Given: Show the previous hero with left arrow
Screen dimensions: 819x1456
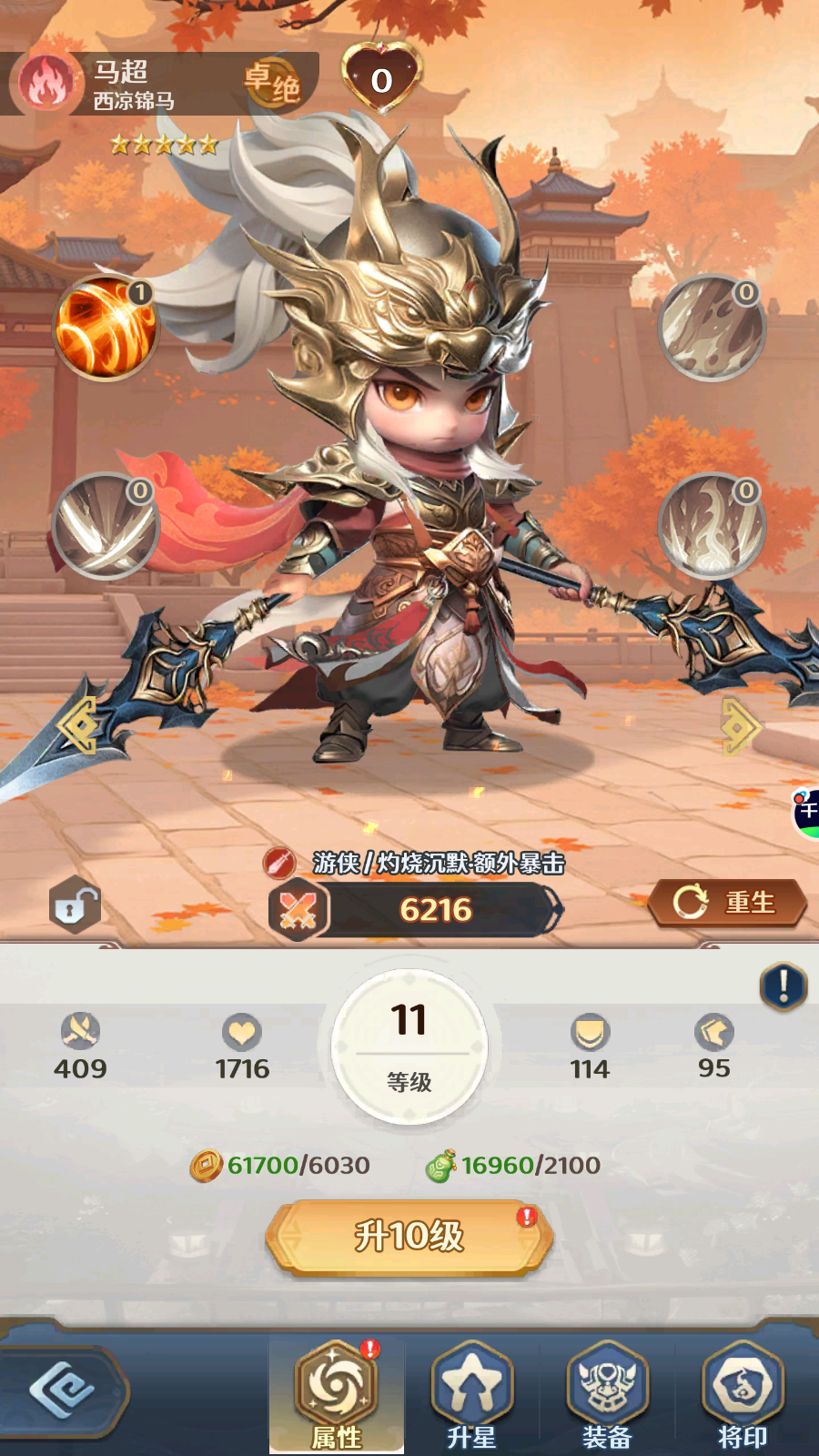Looking at the screenshot, I should 77,725.
